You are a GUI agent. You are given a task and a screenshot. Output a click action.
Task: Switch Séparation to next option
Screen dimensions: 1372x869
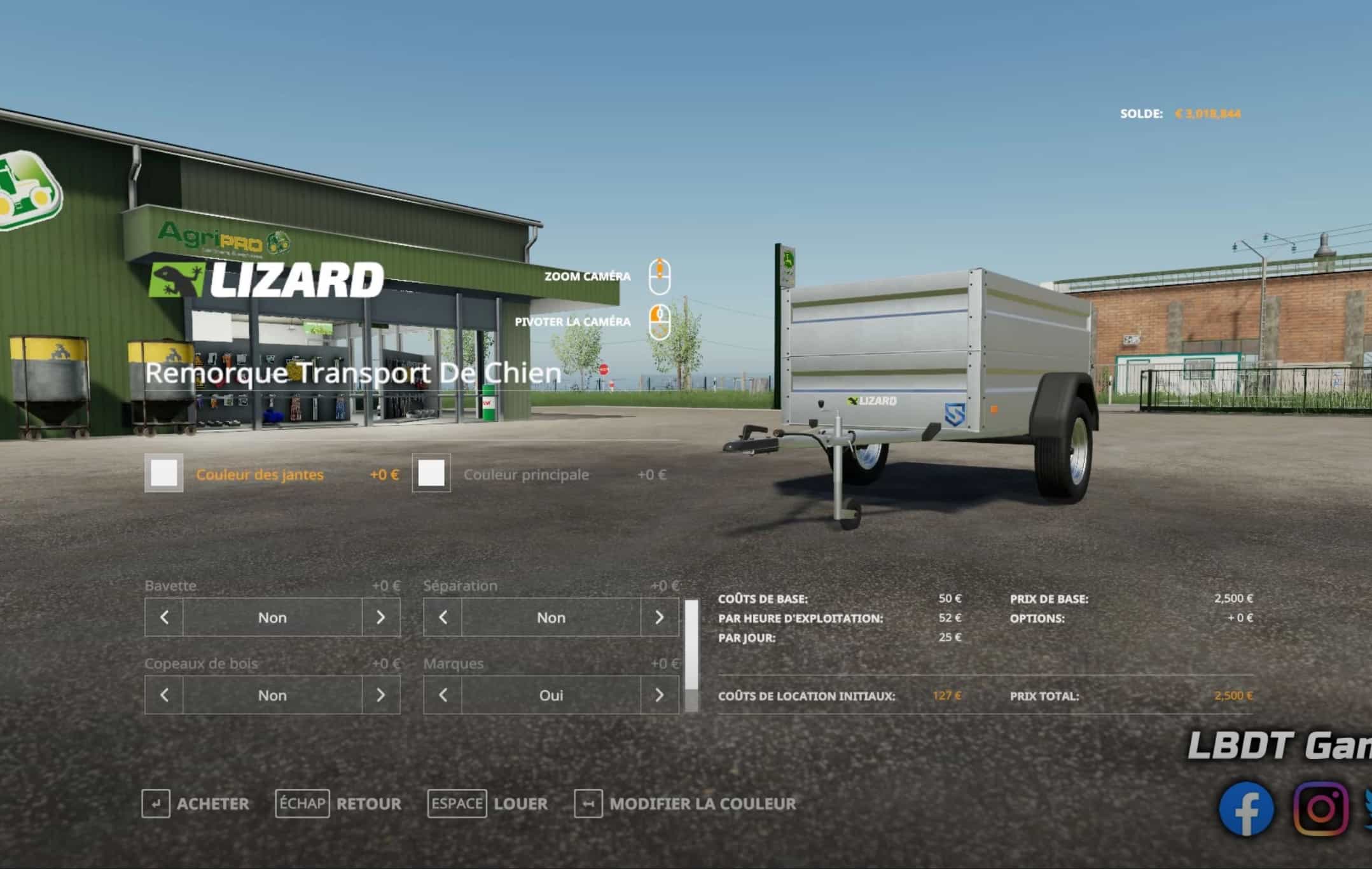[659, 617]
